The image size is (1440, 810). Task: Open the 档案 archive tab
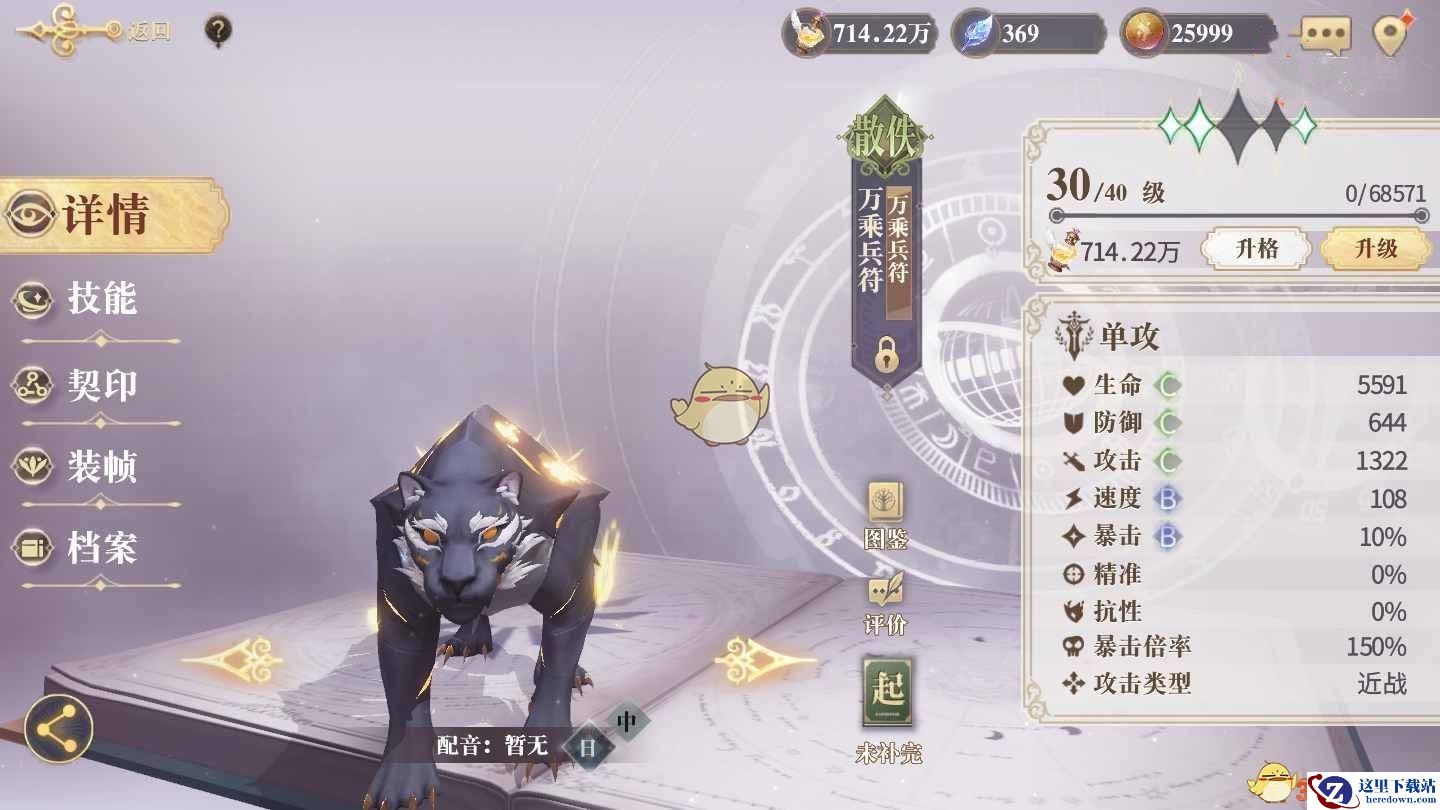(100, 548)
